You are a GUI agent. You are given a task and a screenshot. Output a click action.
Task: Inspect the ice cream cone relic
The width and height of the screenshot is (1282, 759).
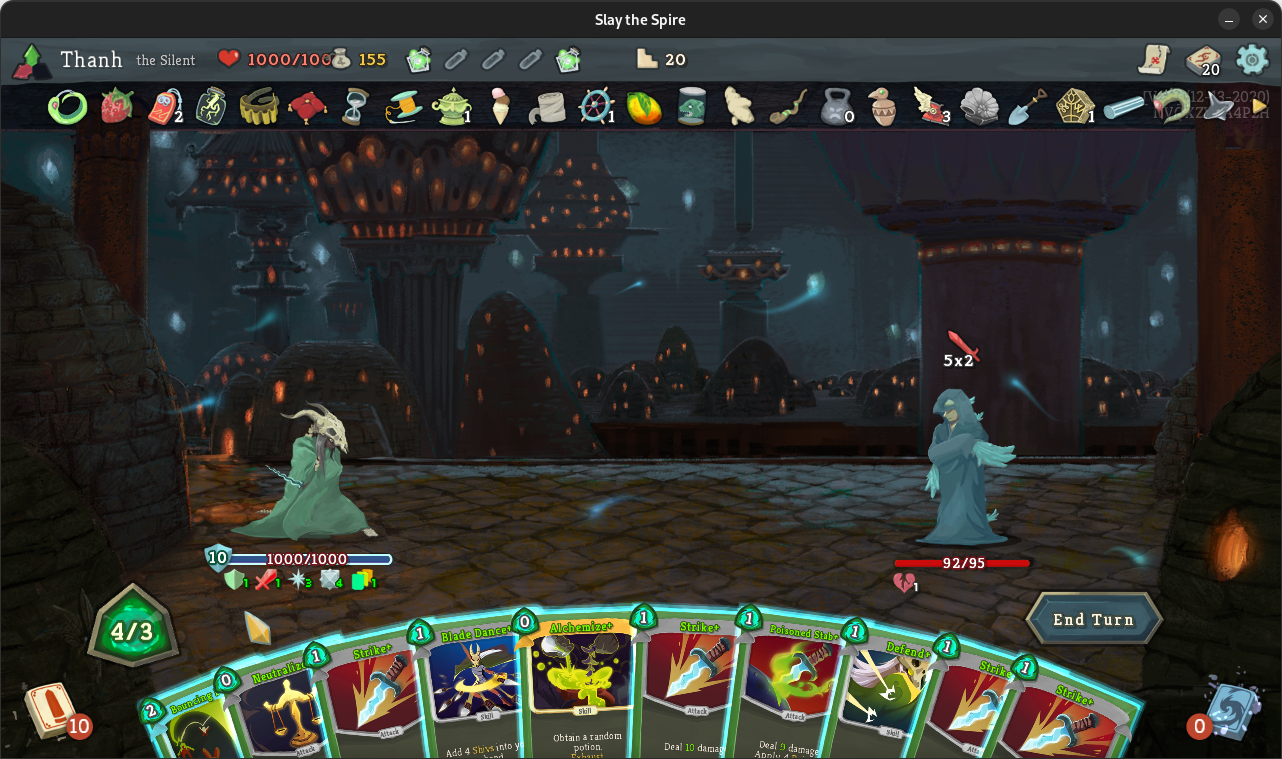500,106
